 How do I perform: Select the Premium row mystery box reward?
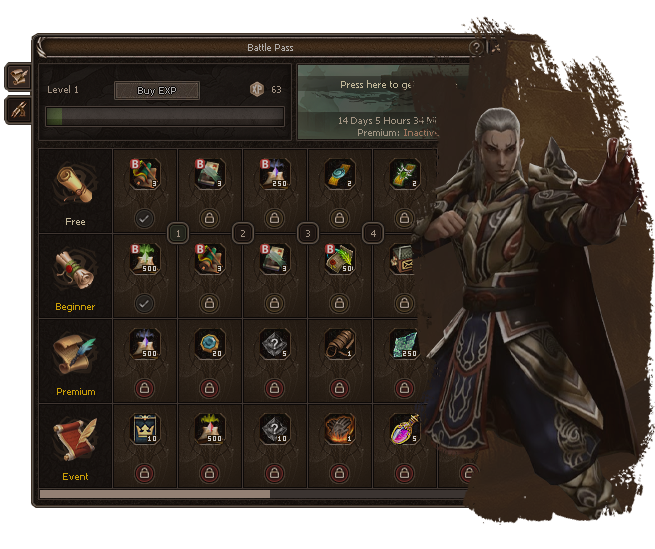273,345
